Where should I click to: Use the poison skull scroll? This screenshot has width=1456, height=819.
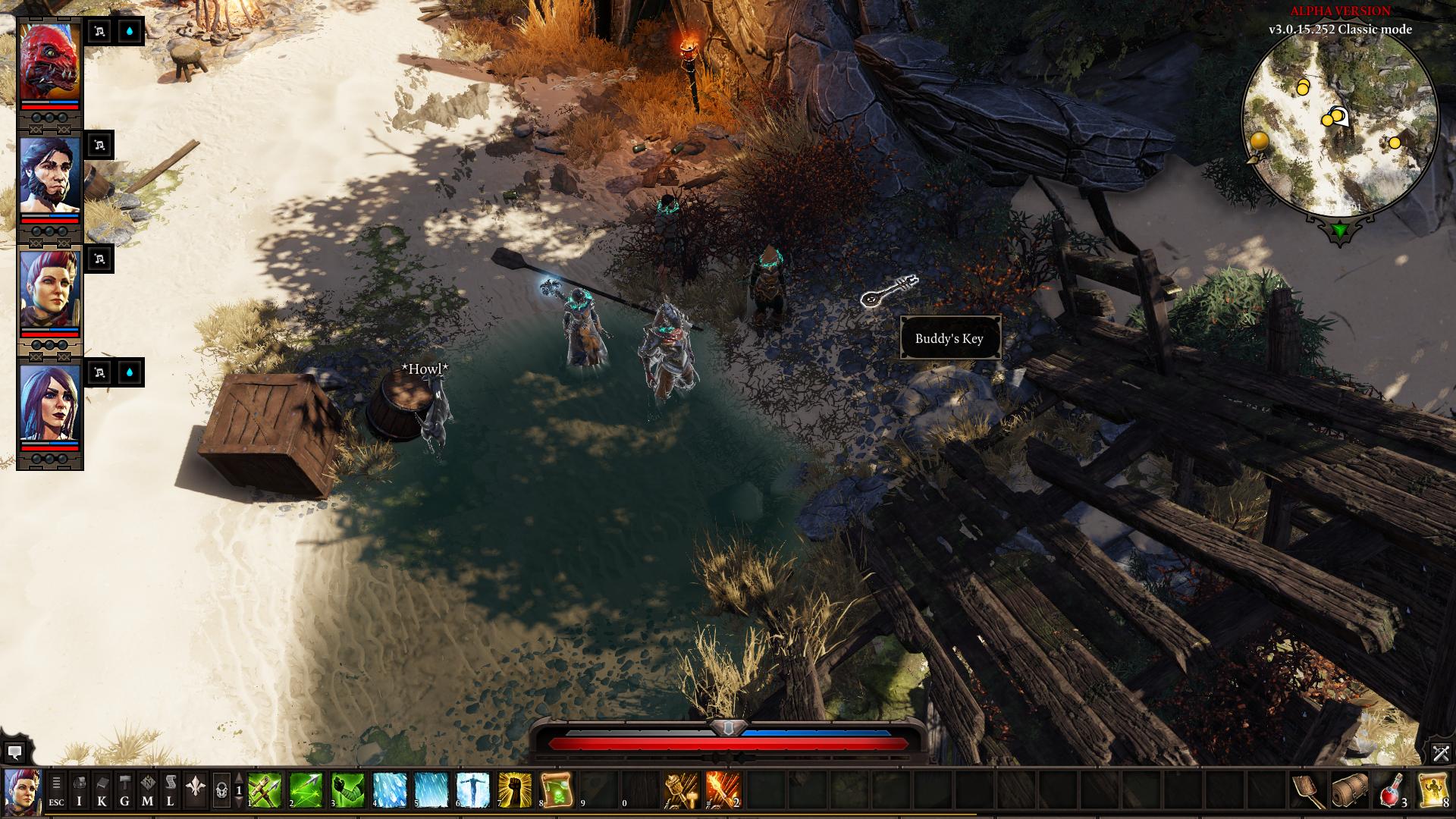point(557,791)
